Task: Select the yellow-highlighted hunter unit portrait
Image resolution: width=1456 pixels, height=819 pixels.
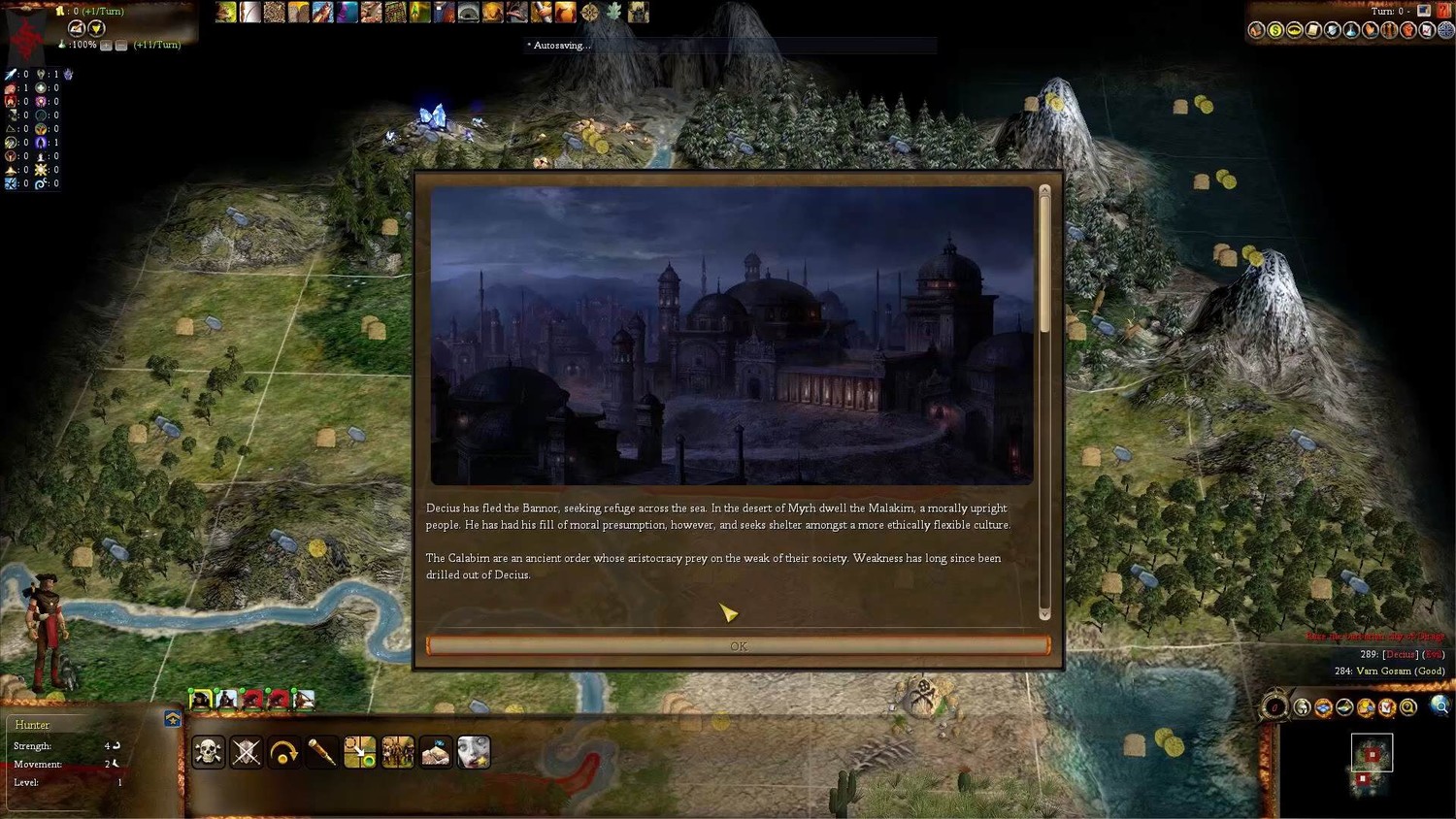Action: click(200, 700)
